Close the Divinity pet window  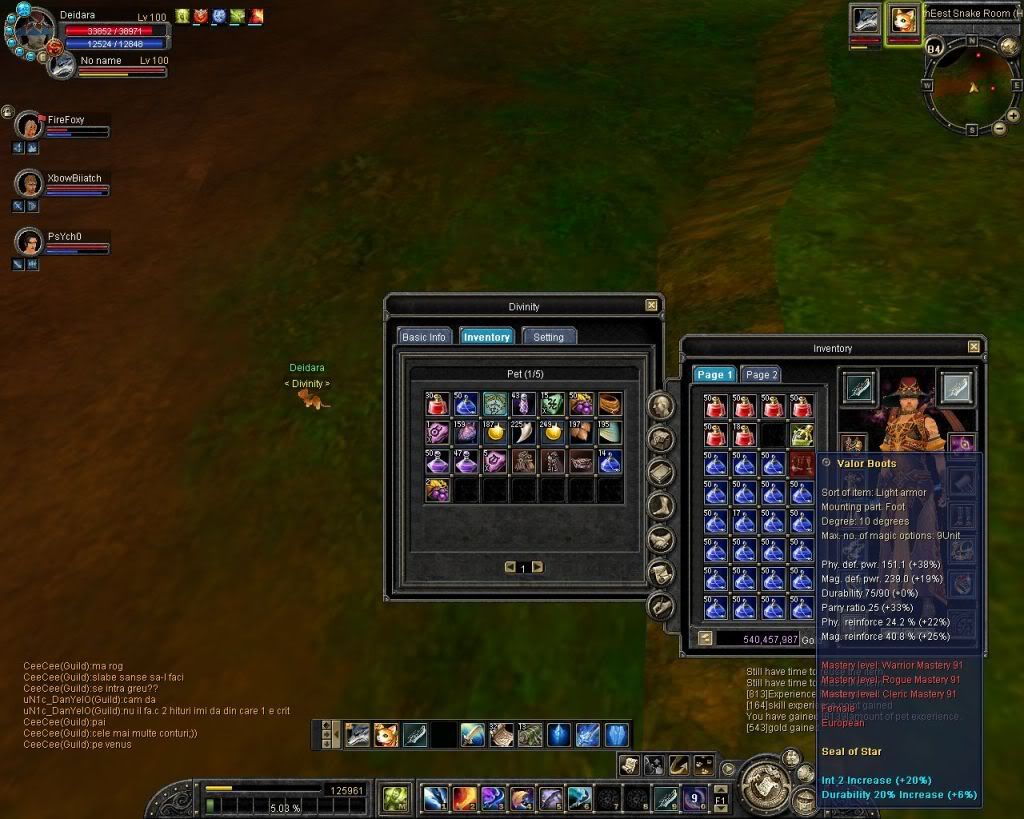click(x=651, y=306)
